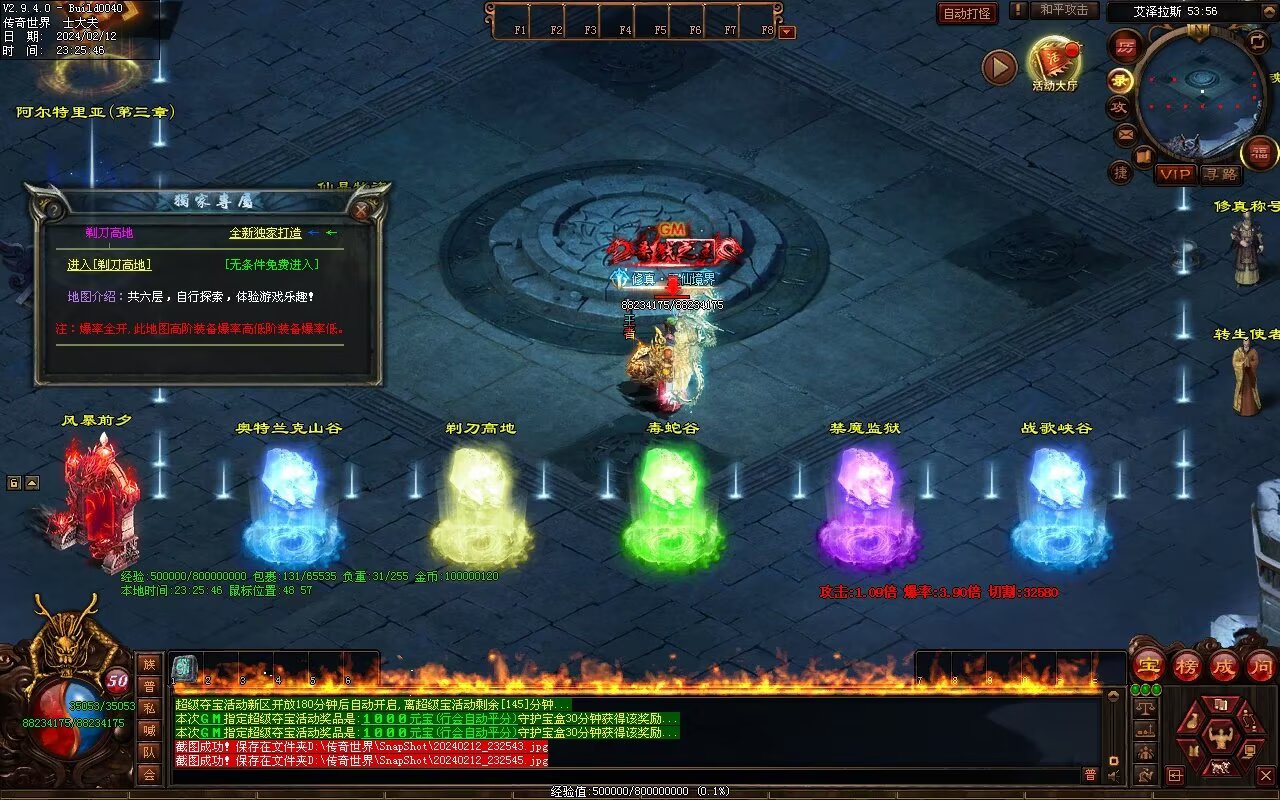The image size is (1280, 800).
Task: Close the 独家专属 dialog window
Action: tap(362, 210)
